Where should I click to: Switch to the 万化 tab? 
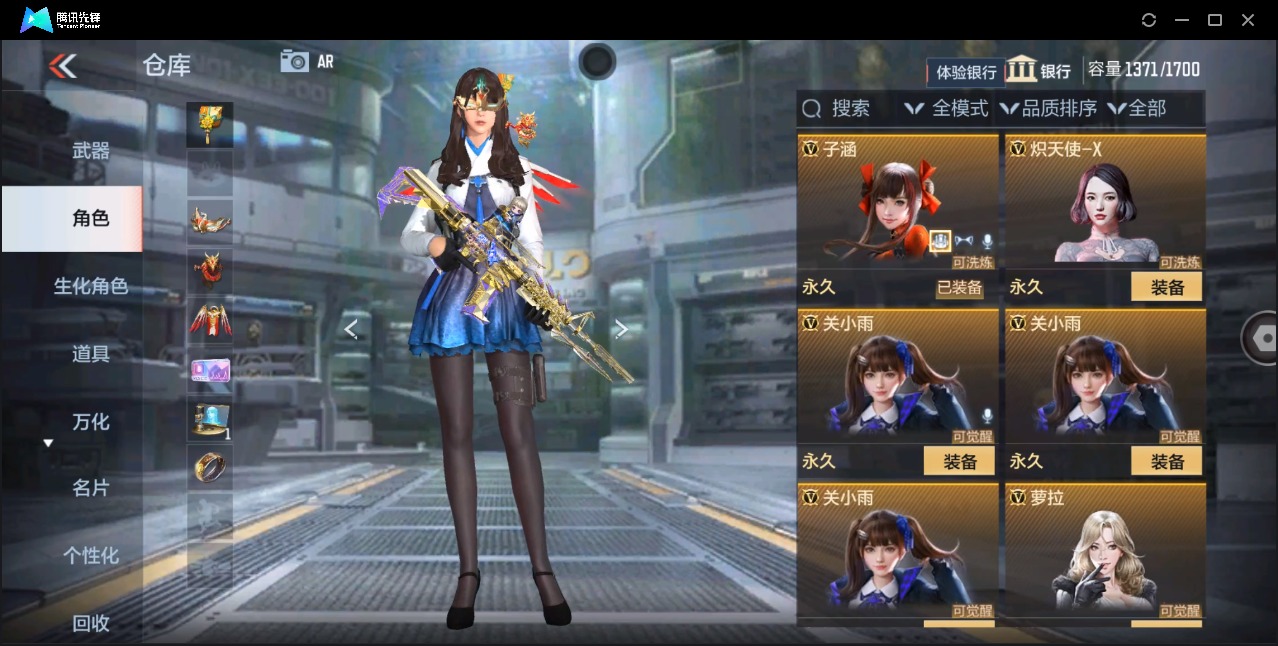[91, 421]
